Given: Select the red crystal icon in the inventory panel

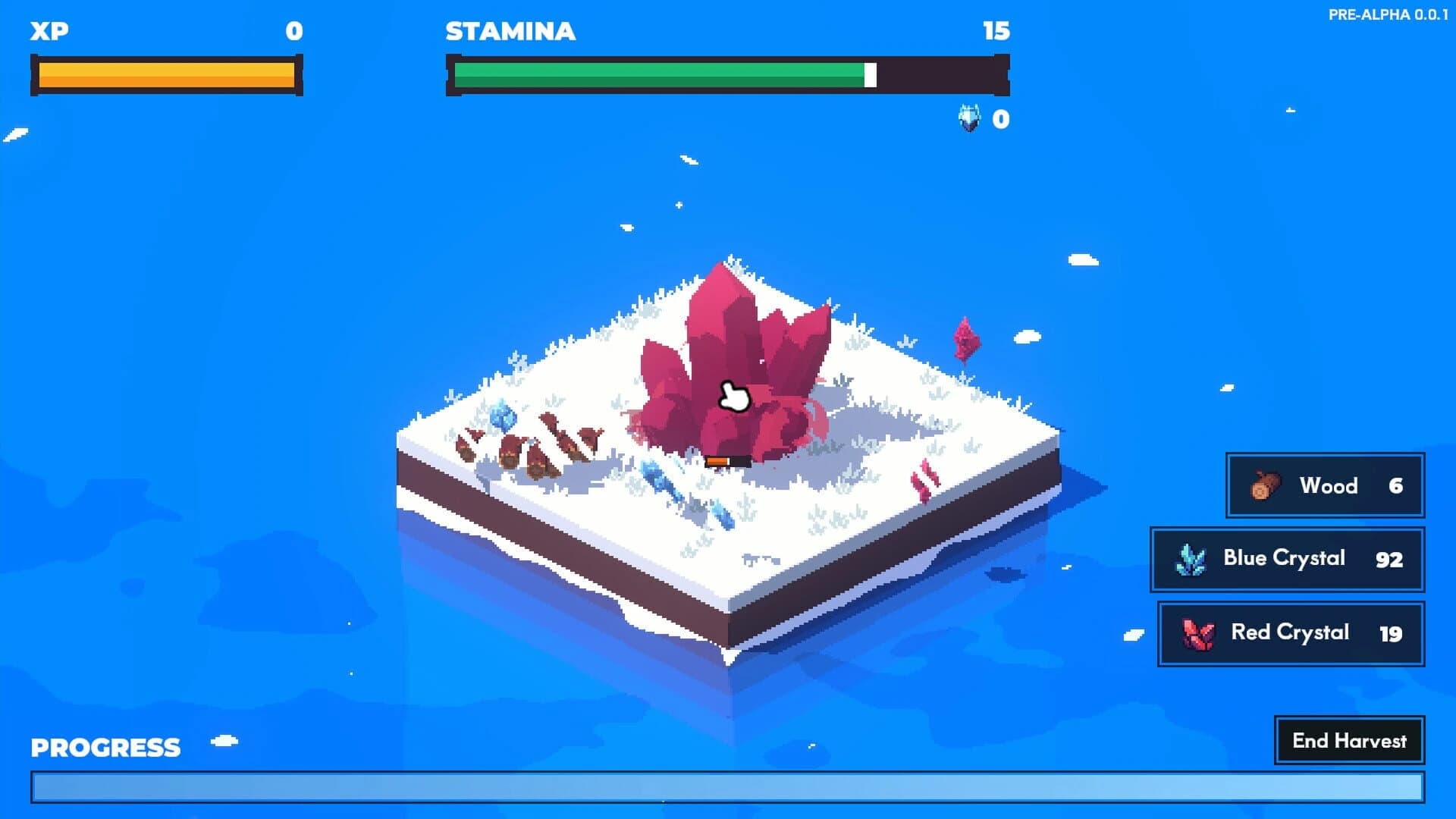Looking at the screenshot, I should [x=1200, y=634].
